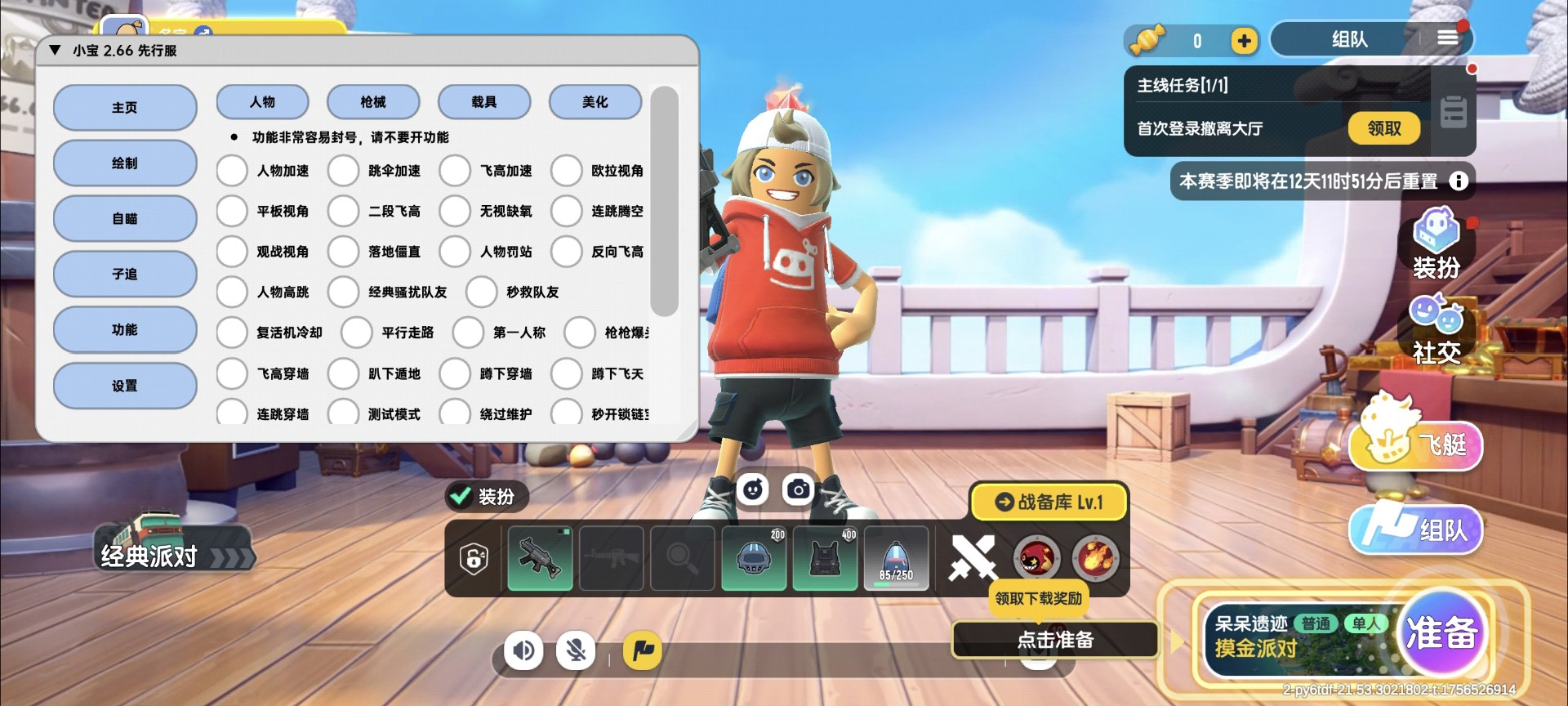Toggle the speaker sound button

[x=523, y=650]
